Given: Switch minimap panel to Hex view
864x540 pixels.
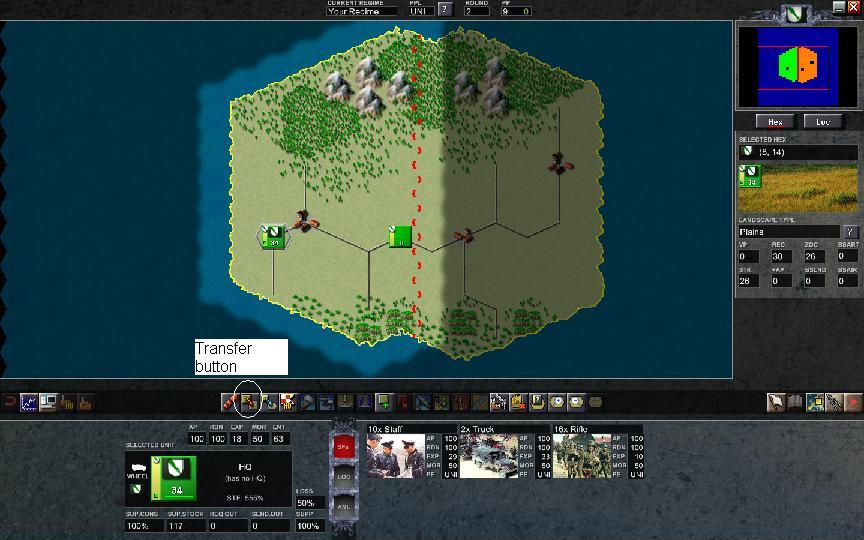Looking at the screenshot, I should click(774, 121).
